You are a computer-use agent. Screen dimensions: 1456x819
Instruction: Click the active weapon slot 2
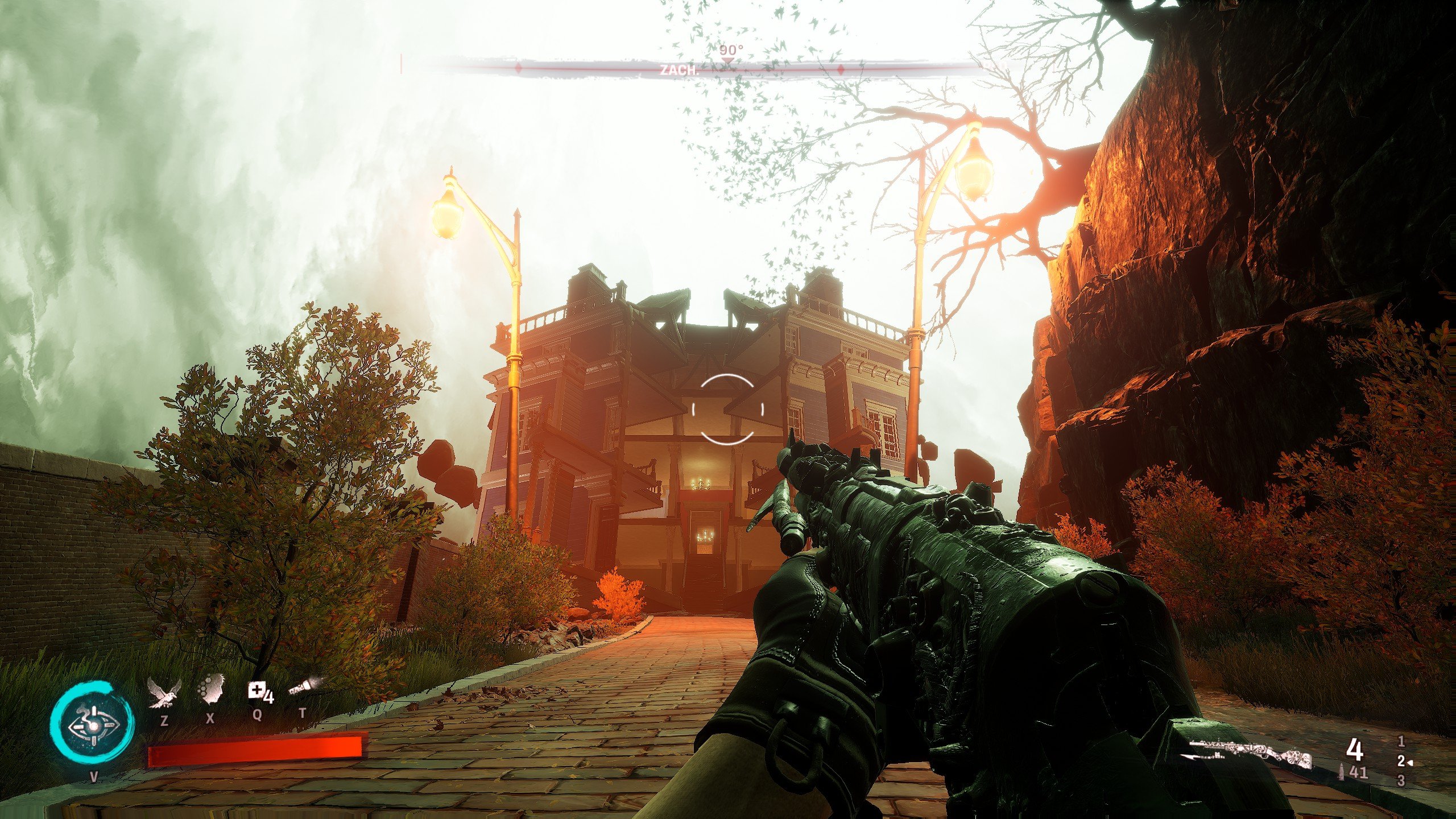1402,762
